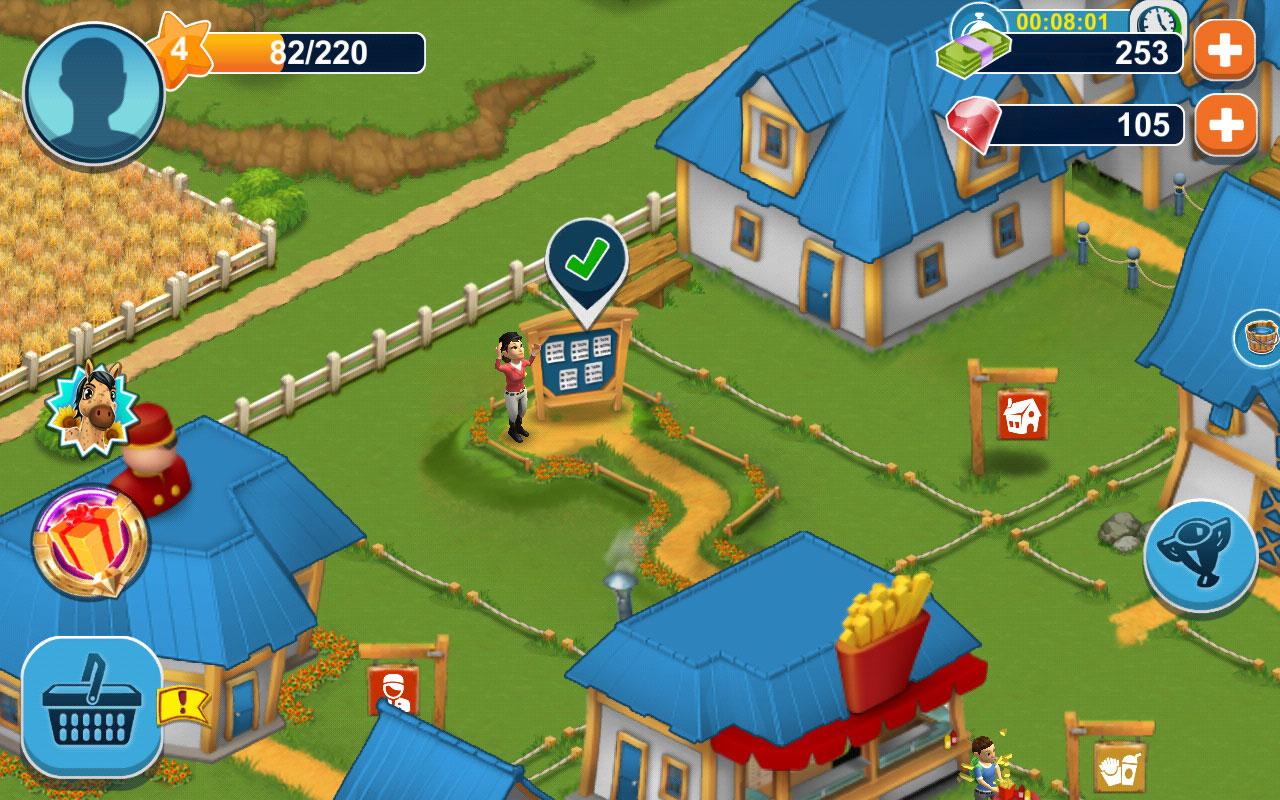Viewport: 1280px width, 800px height.
Task: Click the green clock icon beside the timer
Action: pyautogui.click(x=1155, y=20)
